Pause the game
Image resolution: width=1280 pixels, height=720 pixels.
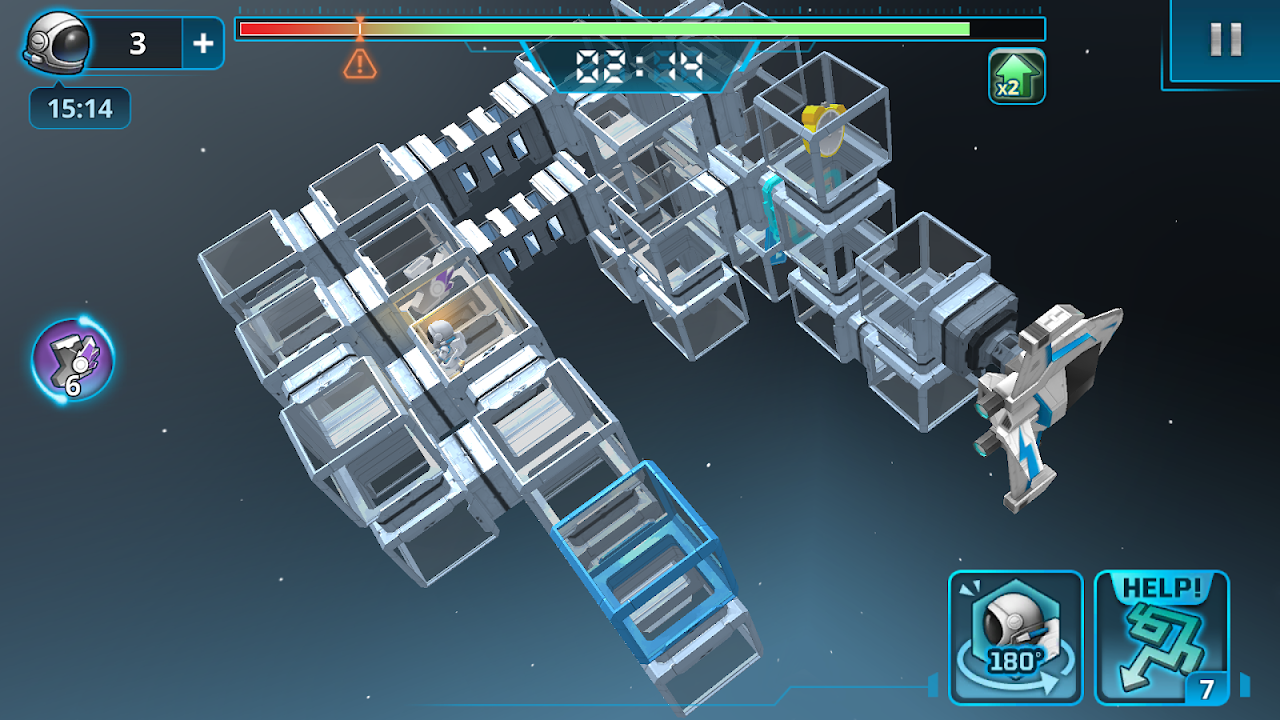click(1225, 40)
